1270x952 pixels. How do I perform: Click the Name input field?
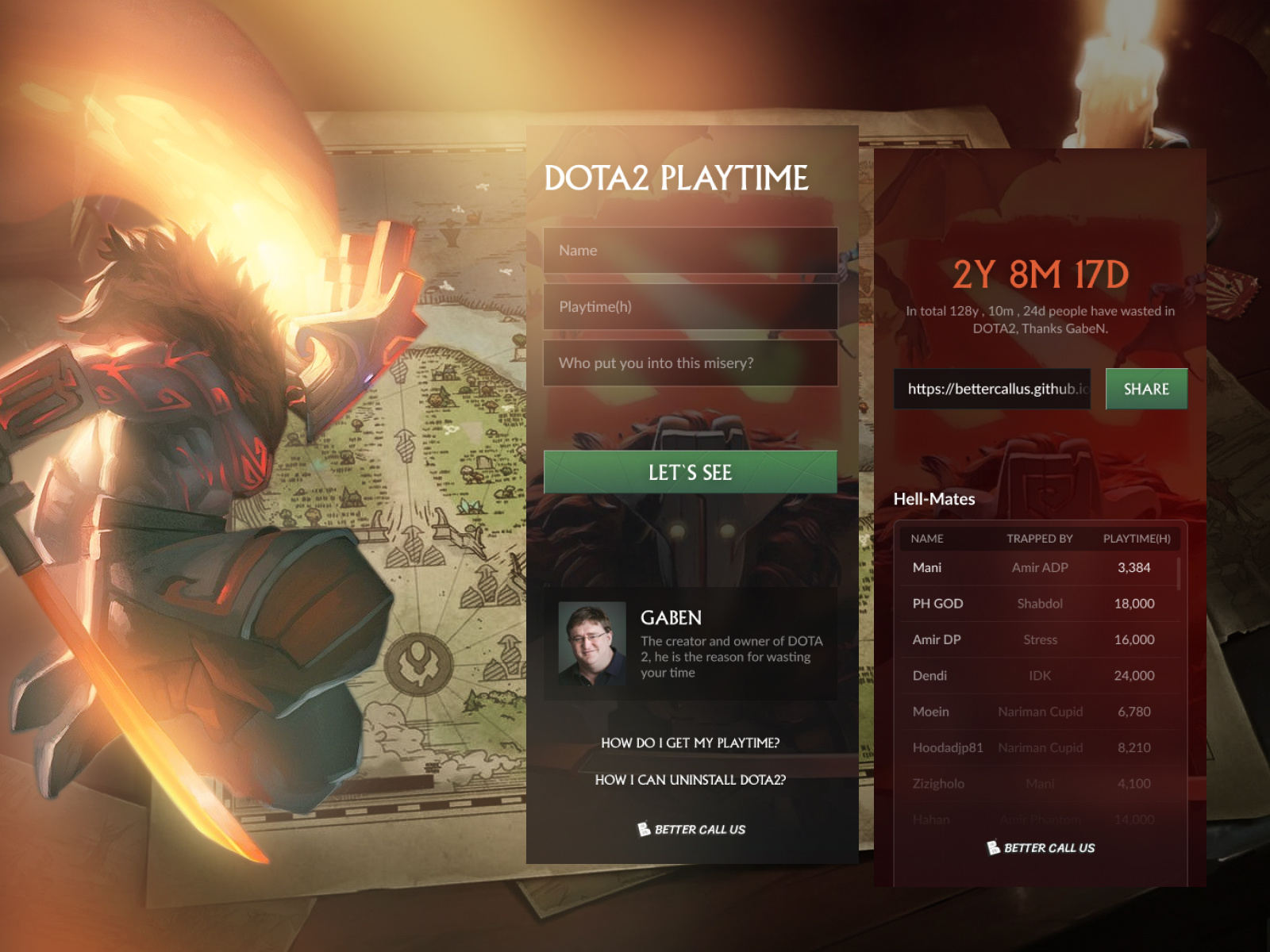[x=689, y=249]
